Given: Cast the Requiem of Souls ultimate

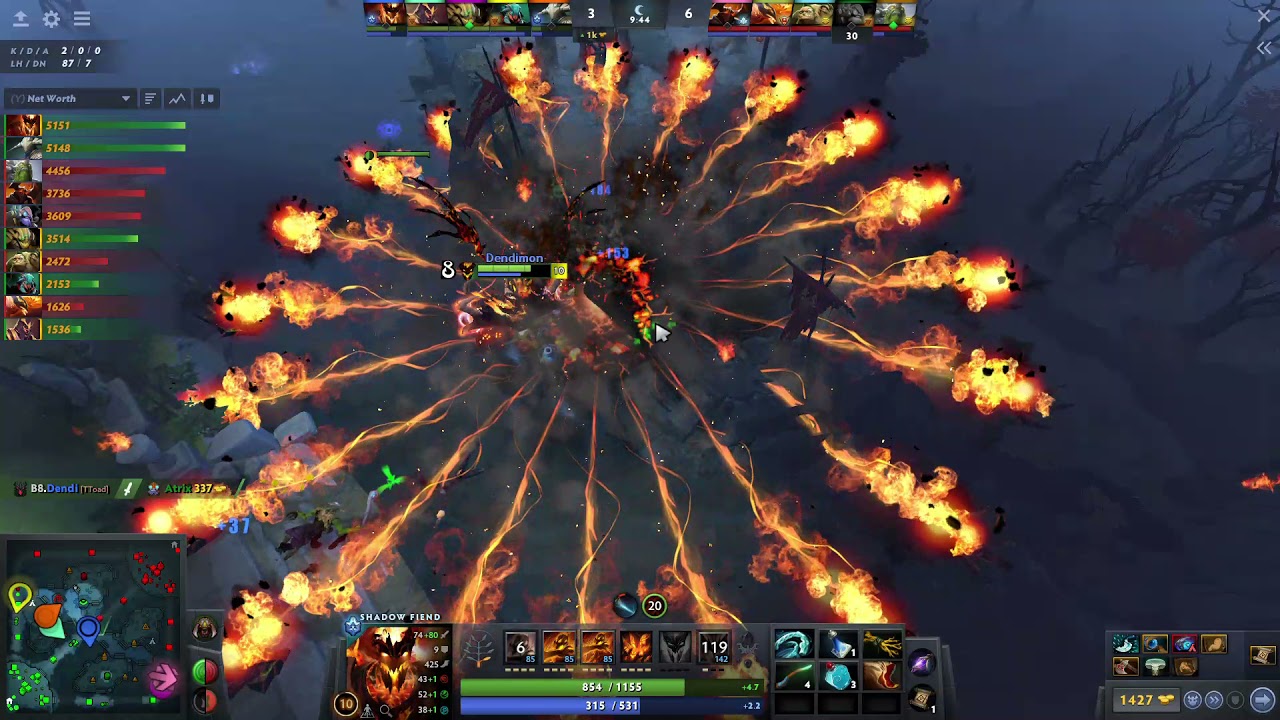Looking at the screenshot, I should click(x=714, y=648).
